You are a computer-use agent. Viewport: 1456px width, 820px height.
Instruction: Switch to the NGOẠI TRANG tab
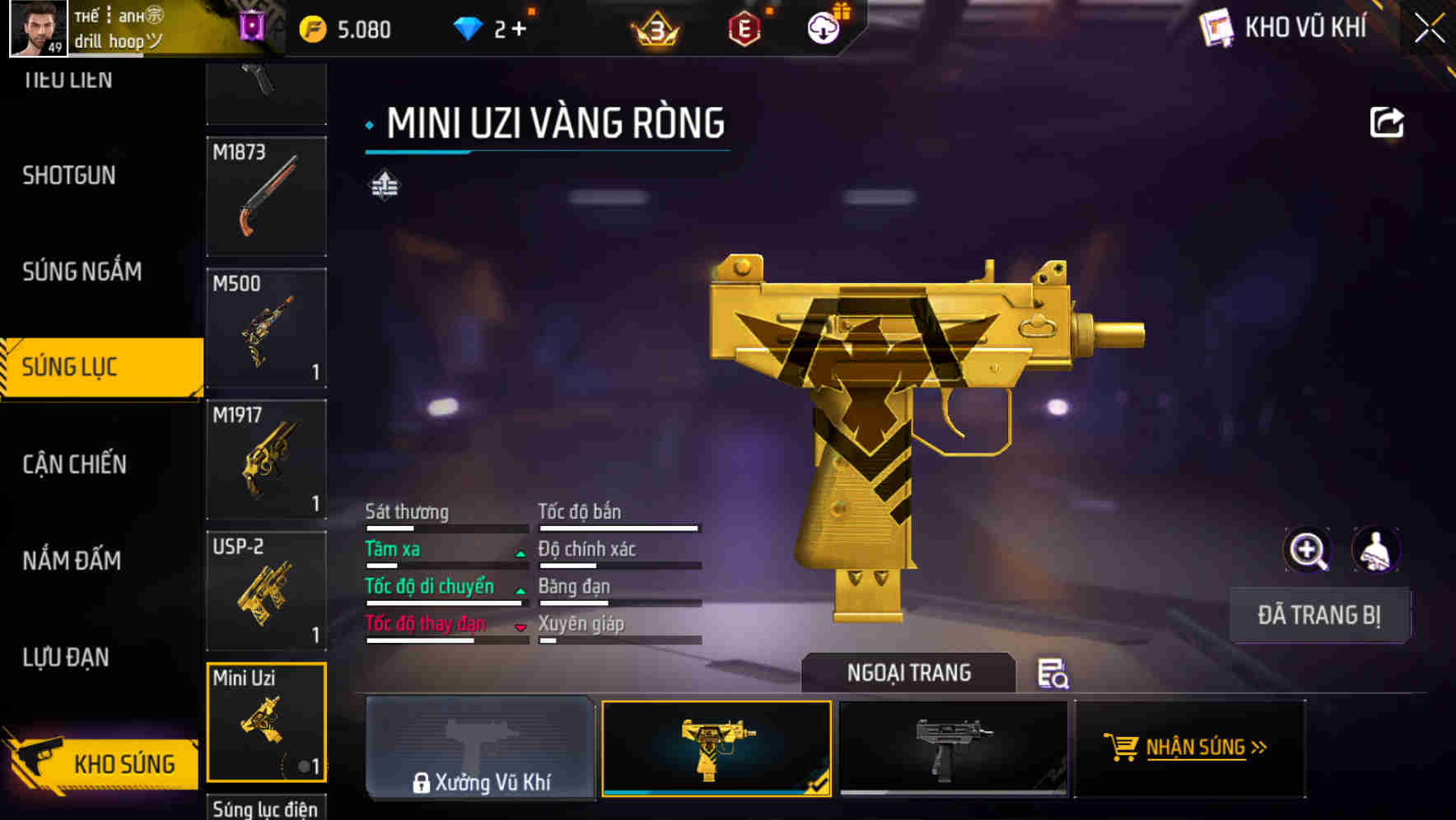[908, 673]
